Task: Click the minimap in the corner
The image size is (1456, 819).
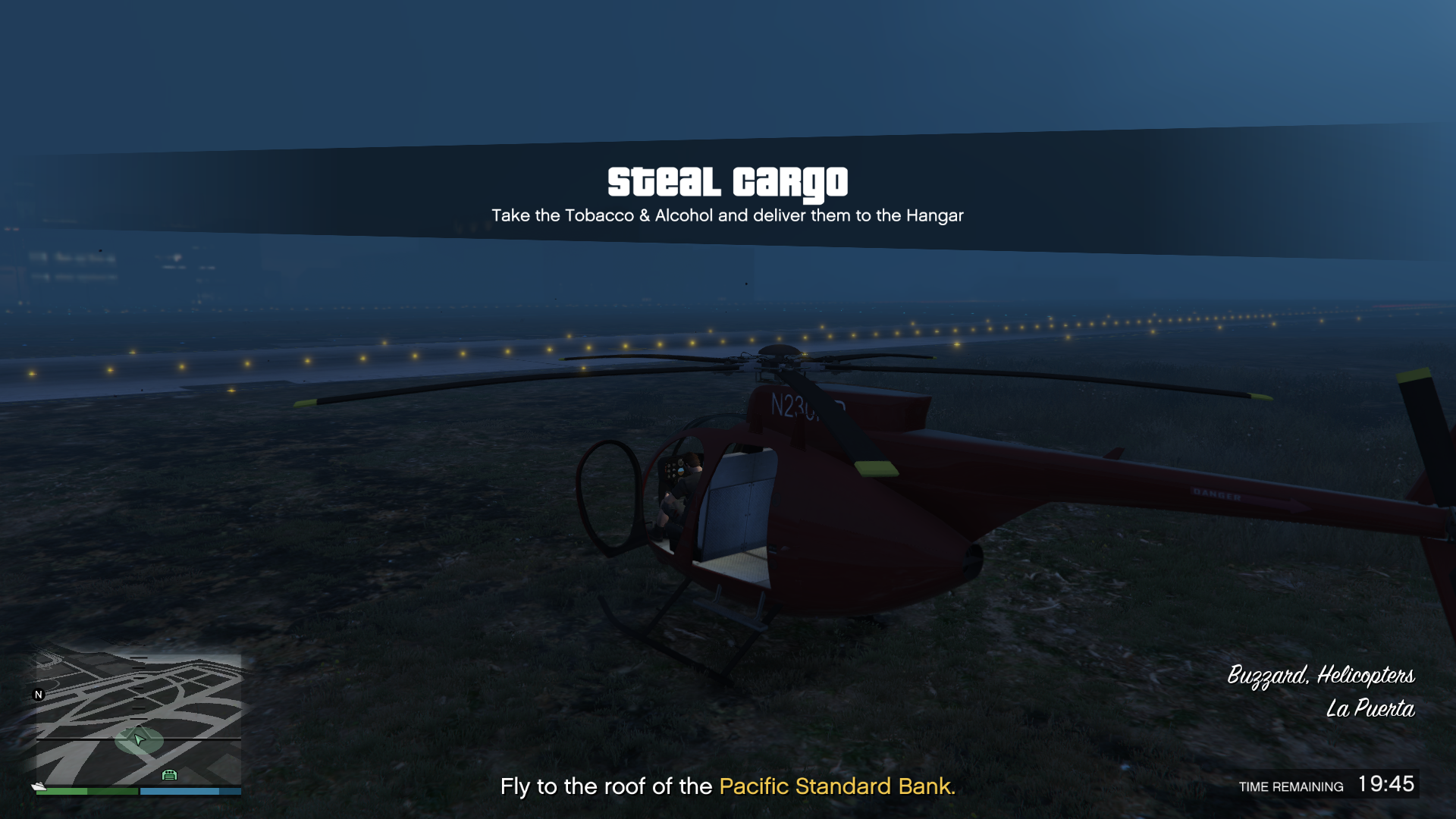Action: coord(139,719)
